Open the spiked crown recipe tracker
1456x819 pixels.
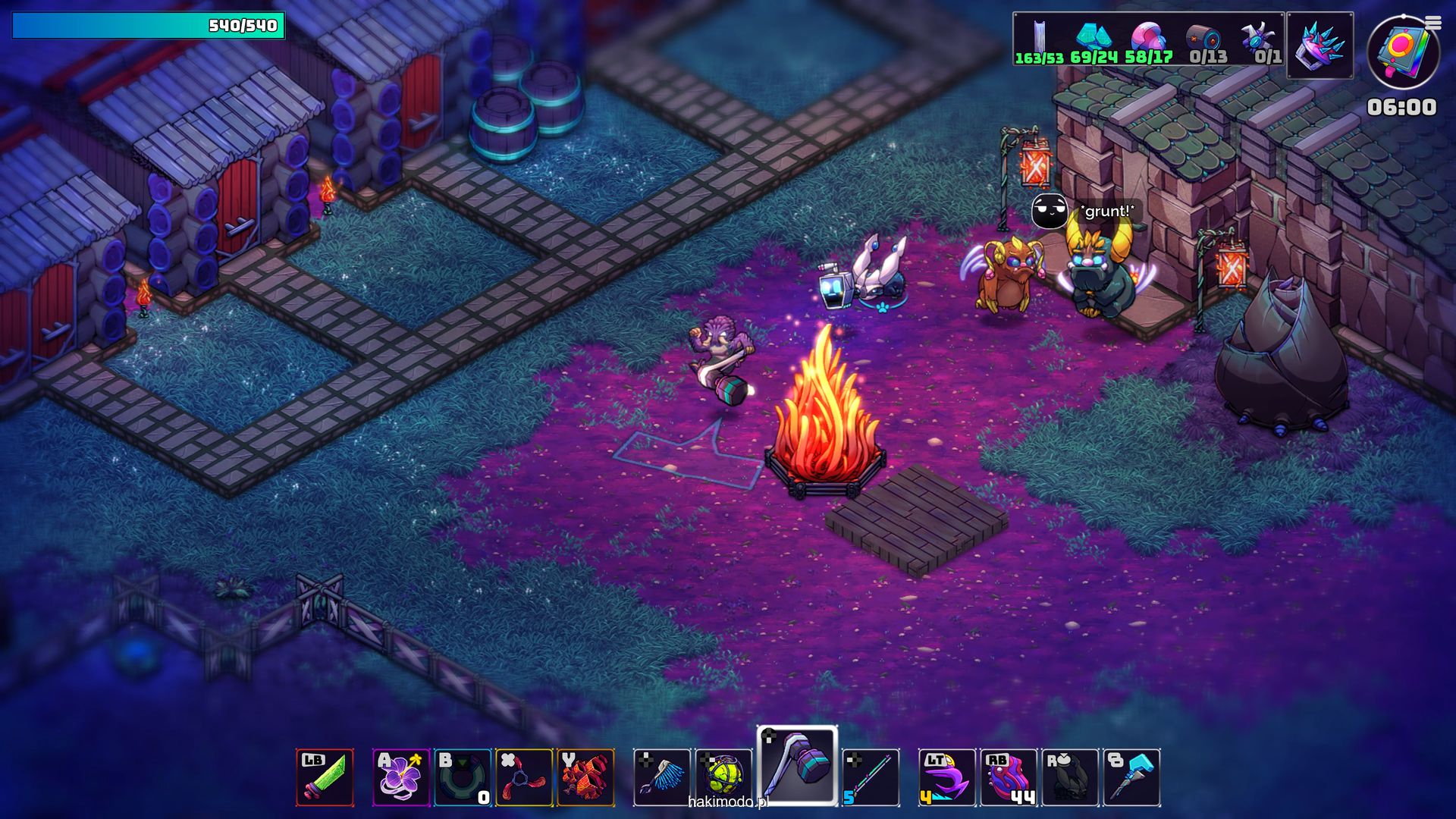click(x=1320, y=45)
